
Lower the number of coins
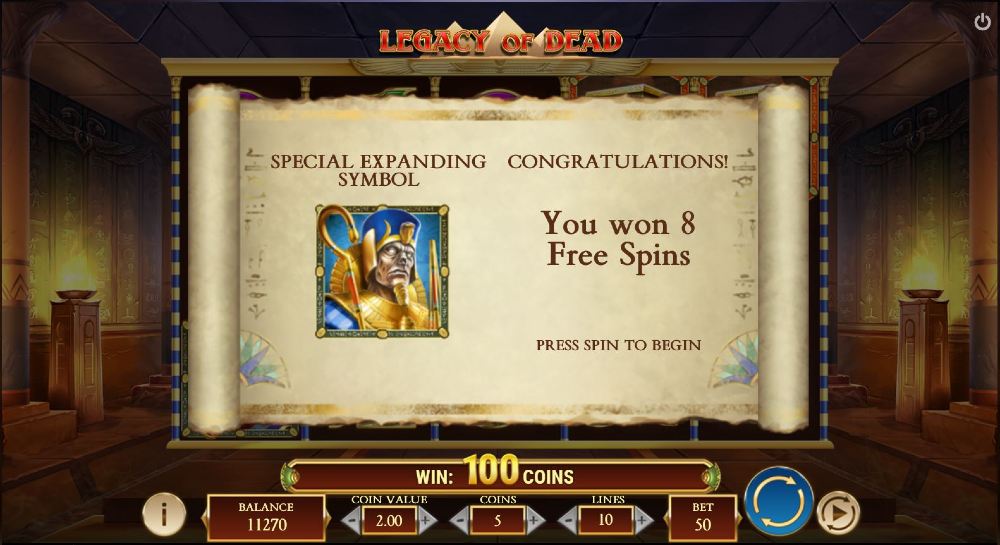tap(460, 520)
